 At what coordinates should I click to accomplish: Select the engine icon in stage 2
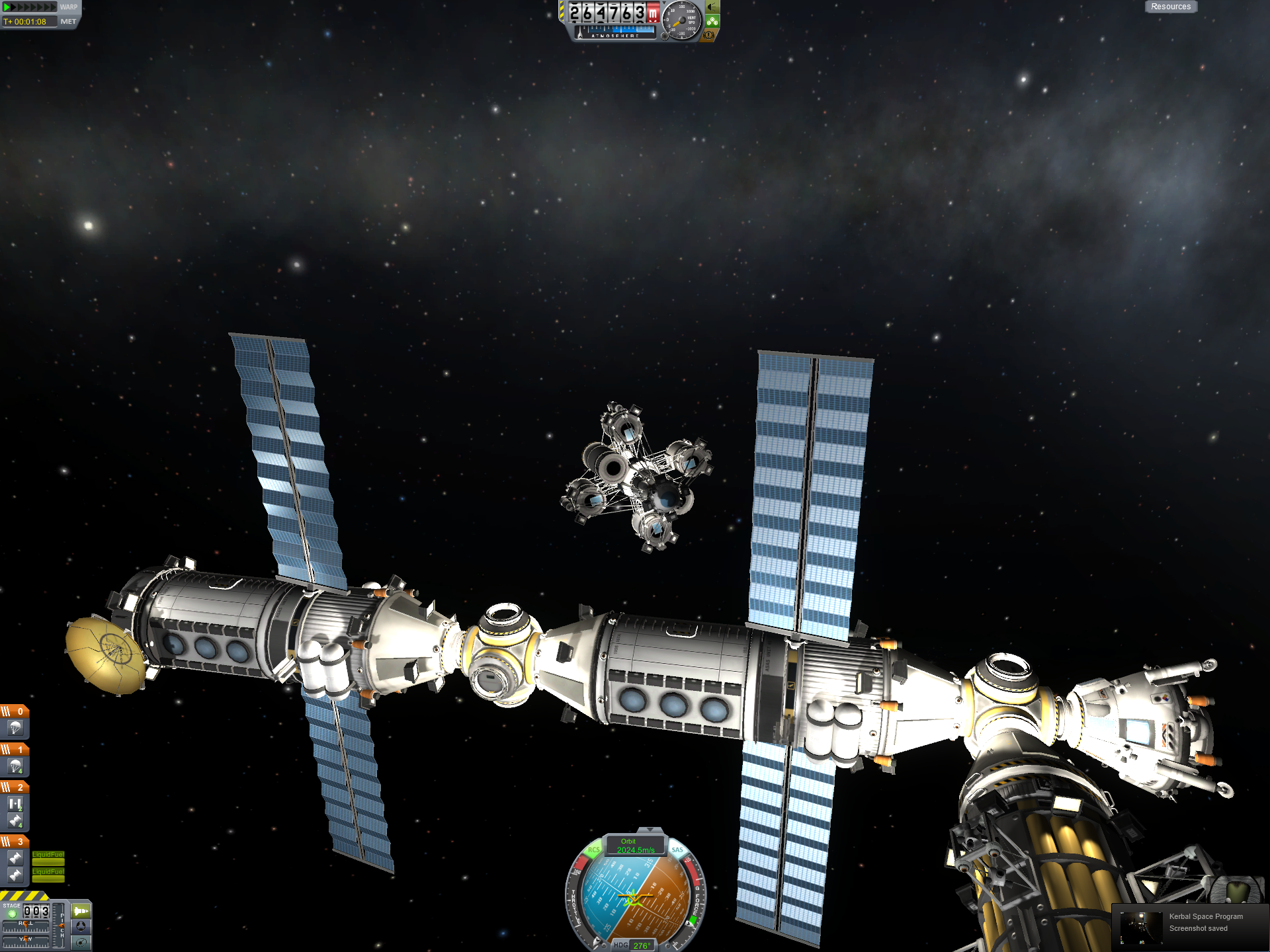15,821
